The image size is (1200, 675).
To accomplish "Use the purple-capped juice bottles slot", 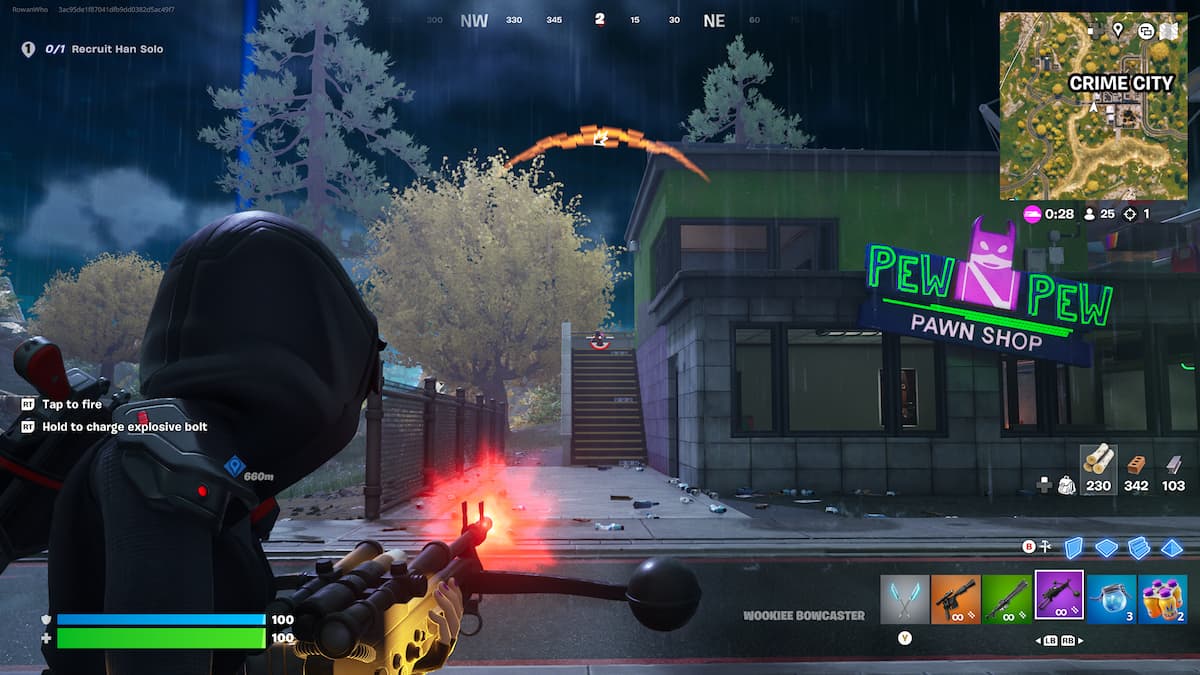I will [x=1162, y=598].
